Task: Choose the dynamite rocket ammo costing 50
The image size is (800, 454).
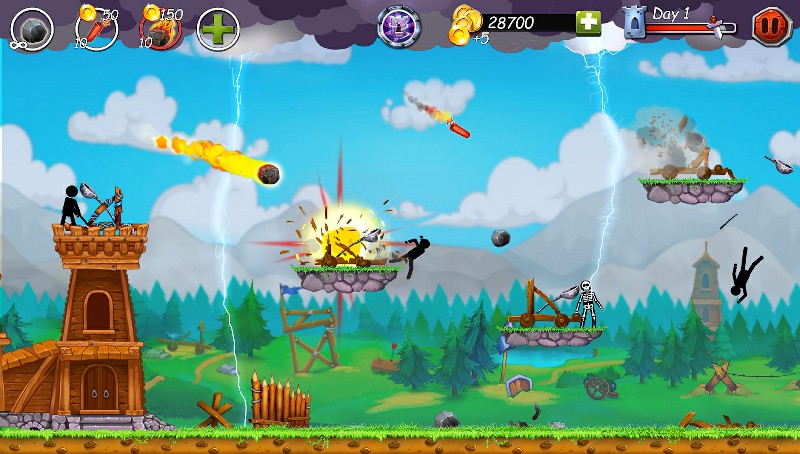Action: click(97, 27)
